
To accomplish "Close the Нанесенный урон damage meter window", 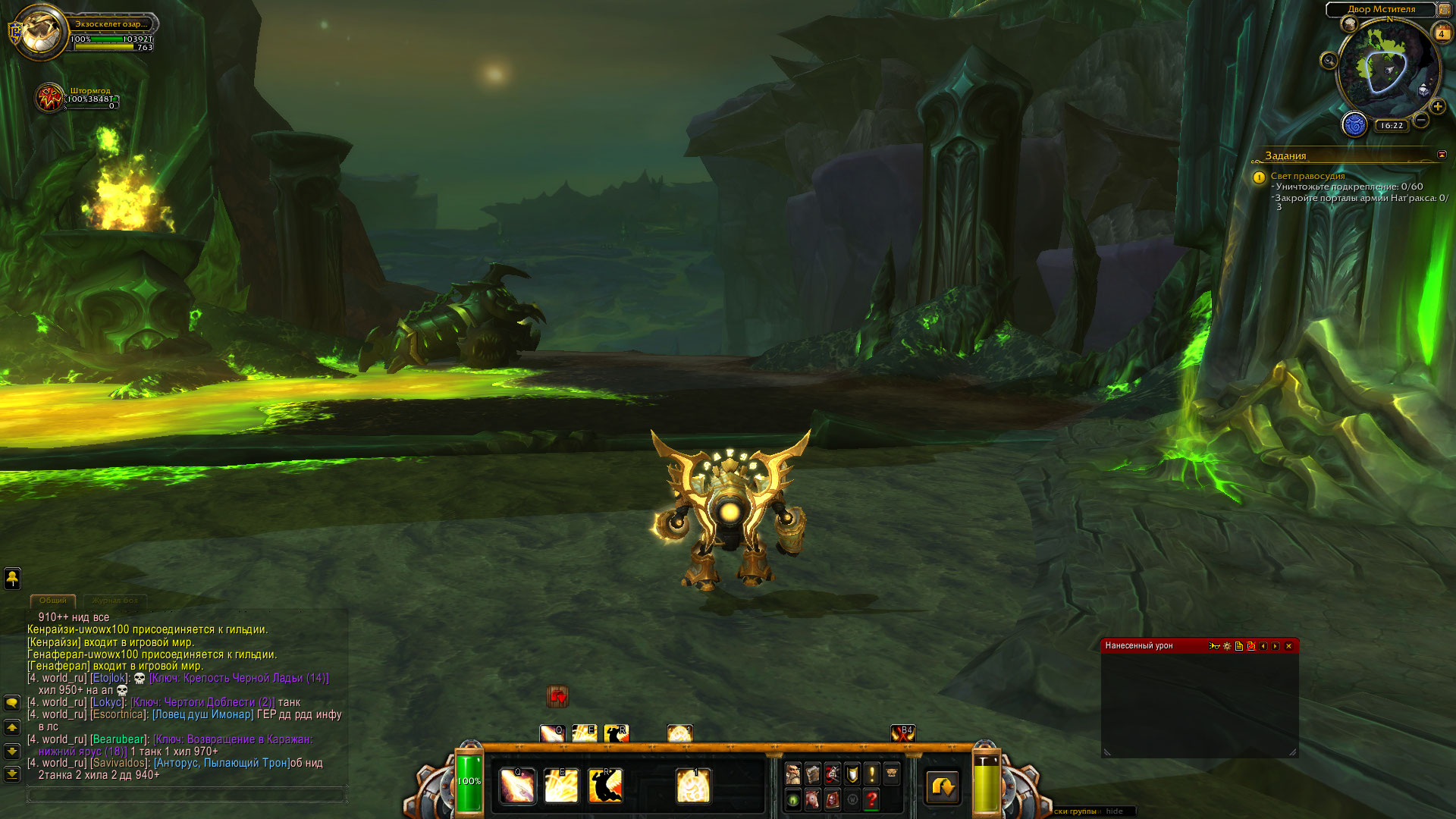I will [1288, 646].
